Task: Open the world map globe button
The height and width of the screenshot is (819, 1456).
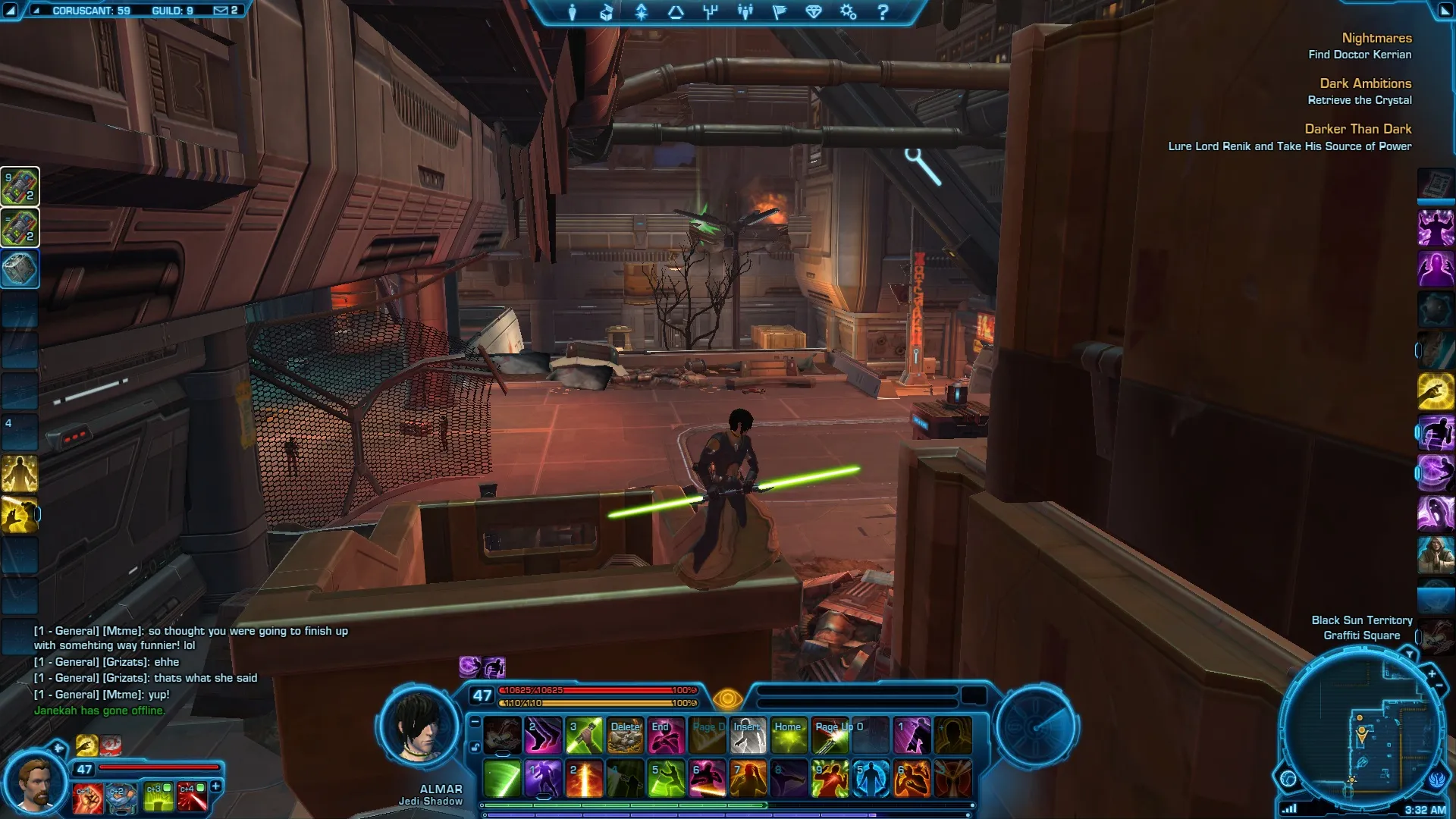Action: [x=1288, y=778]
